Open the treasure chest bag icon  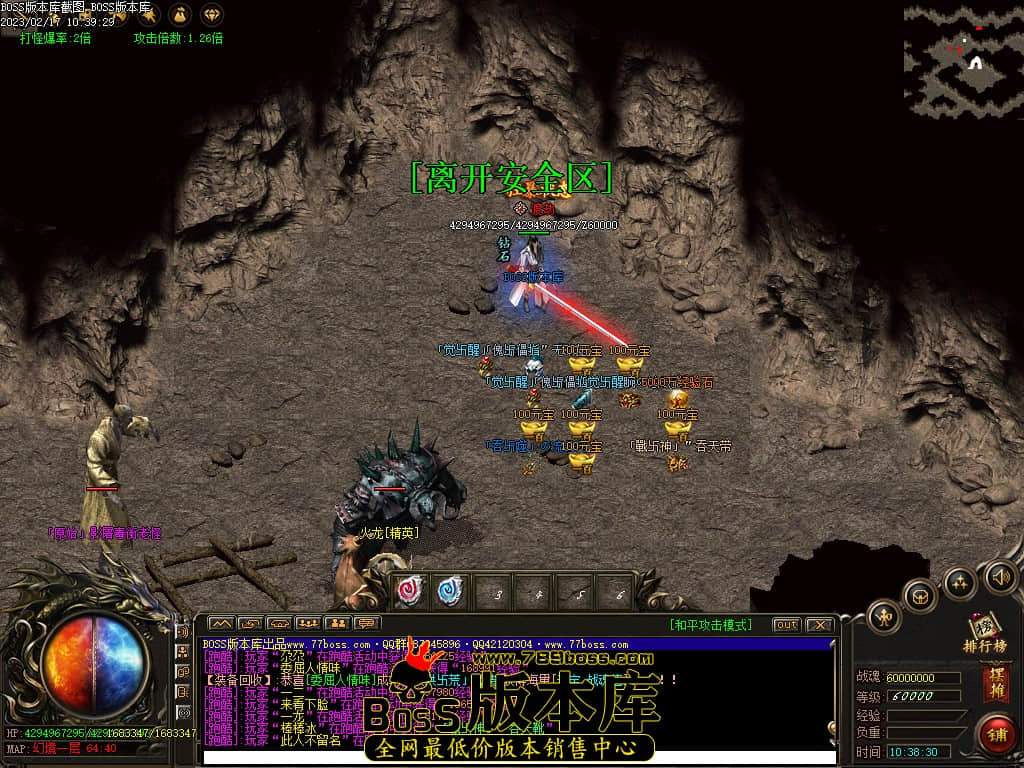tap(921, 596)
